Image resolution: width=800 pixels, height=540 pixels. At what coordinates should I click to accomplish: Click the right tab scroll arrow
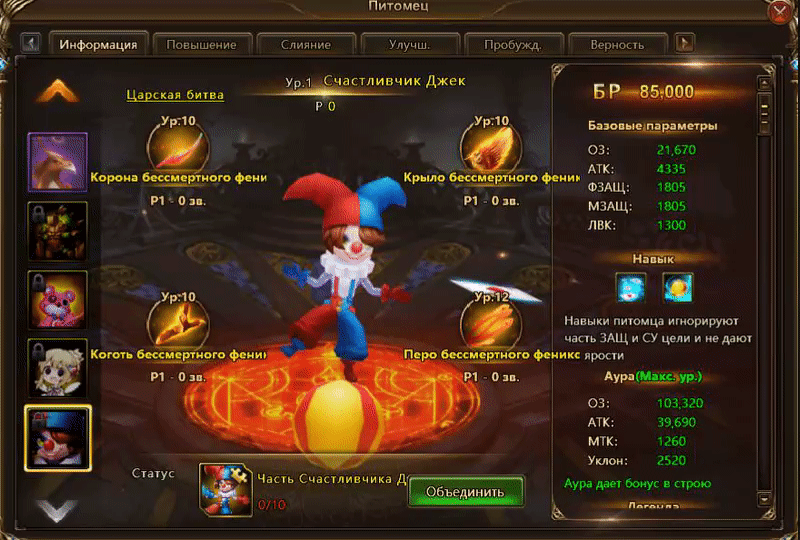click(685, 44)
